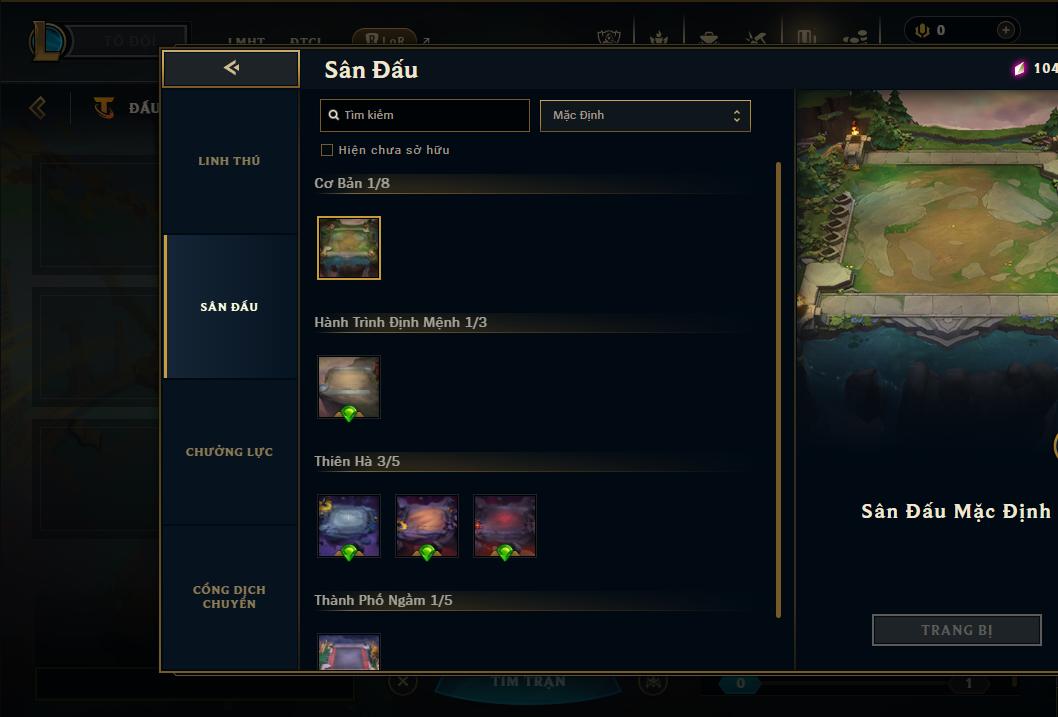Pick the blue Thiên Hà arena thumbnail
Image resolution: width=1058 pixels, height=717 pixels.
pyautogui.click(x=349, y=525)
